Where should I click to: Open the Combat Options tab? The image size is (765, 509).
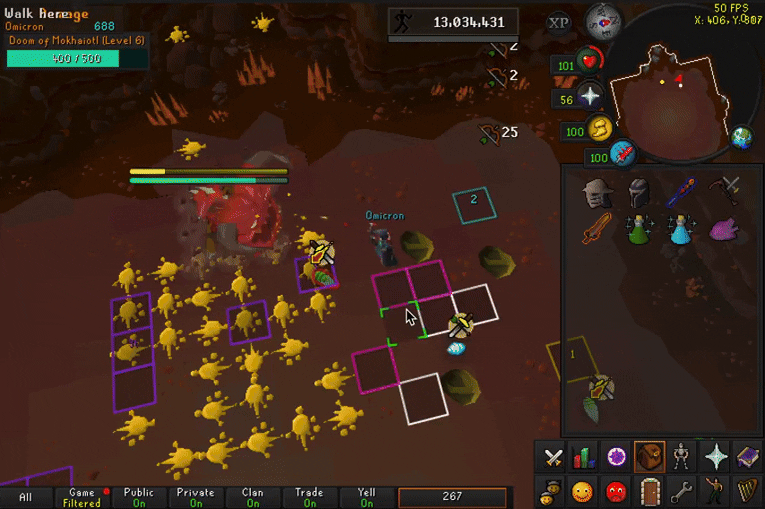tap(552, 458)
